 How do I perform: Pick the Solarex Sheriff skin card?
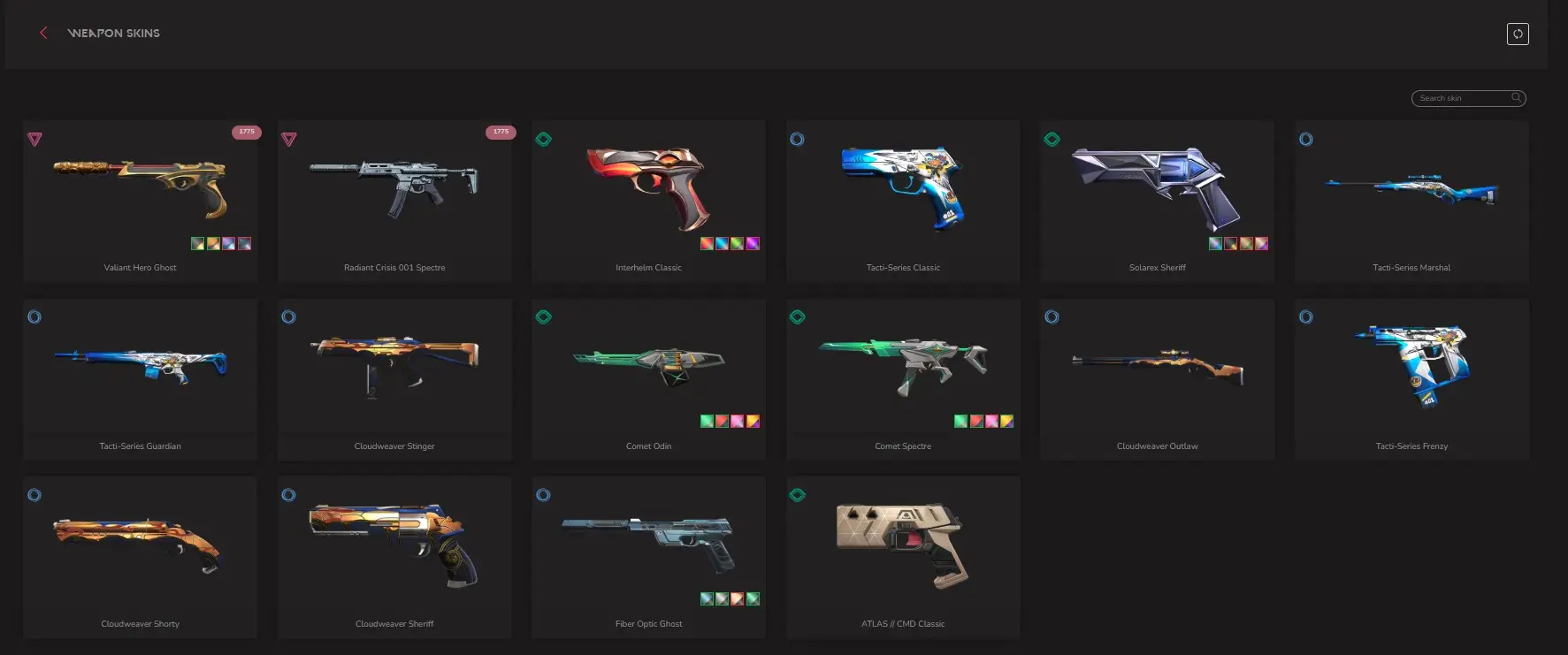click(x=1157, y=202)
